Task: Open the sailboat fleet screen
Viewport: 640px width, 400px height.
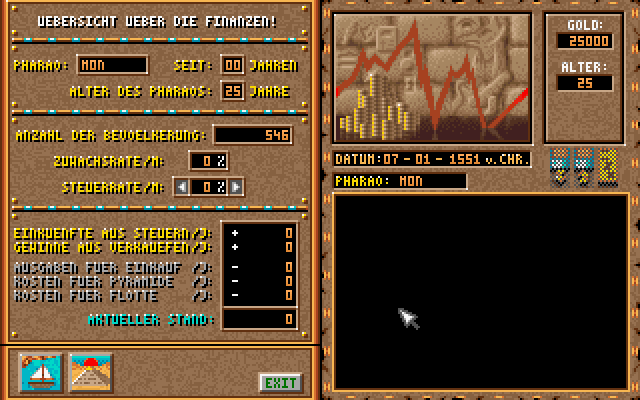Action: coord(41,373)
